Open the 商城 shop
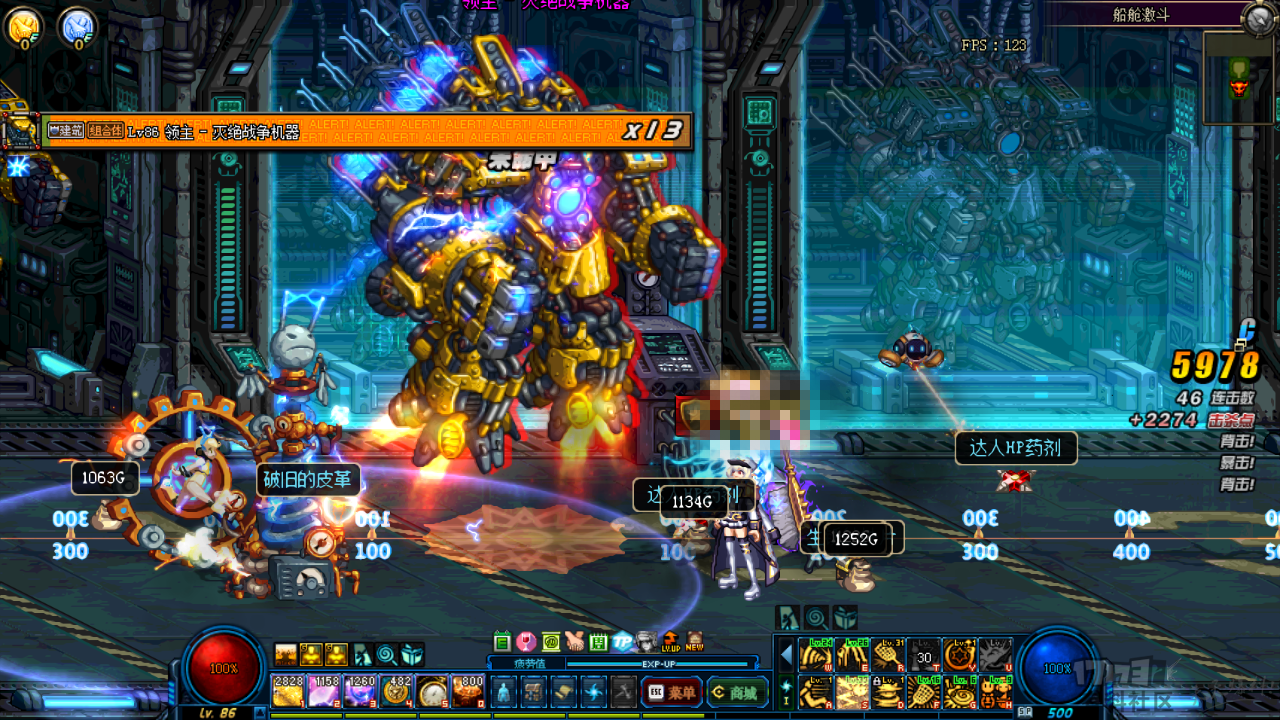The height and width of the screenshot is (720, 1280). coord(736,691)
